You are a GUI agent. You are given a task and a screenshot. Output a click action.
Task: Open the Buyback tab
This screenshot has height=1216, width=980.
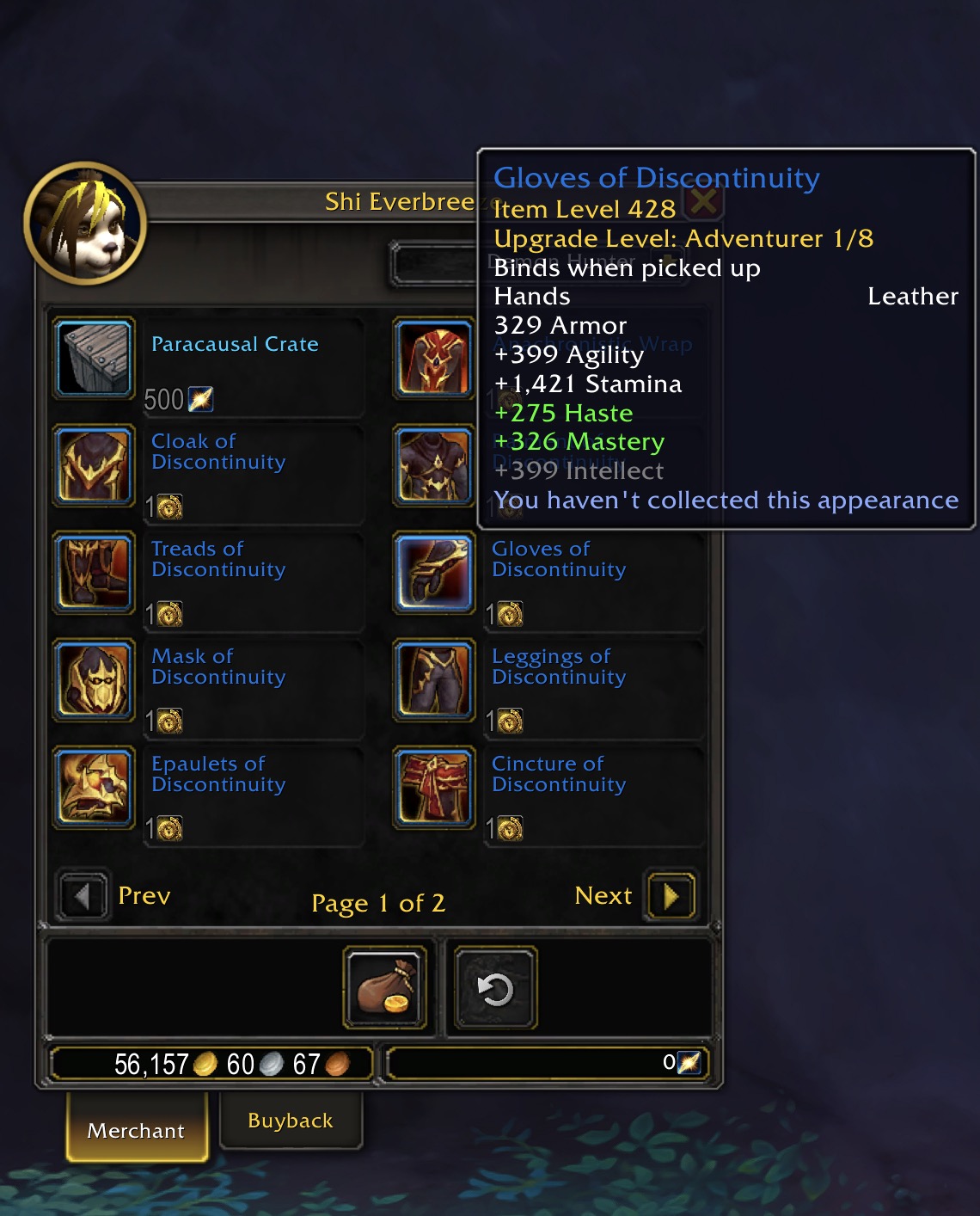tap(291, 1121)
